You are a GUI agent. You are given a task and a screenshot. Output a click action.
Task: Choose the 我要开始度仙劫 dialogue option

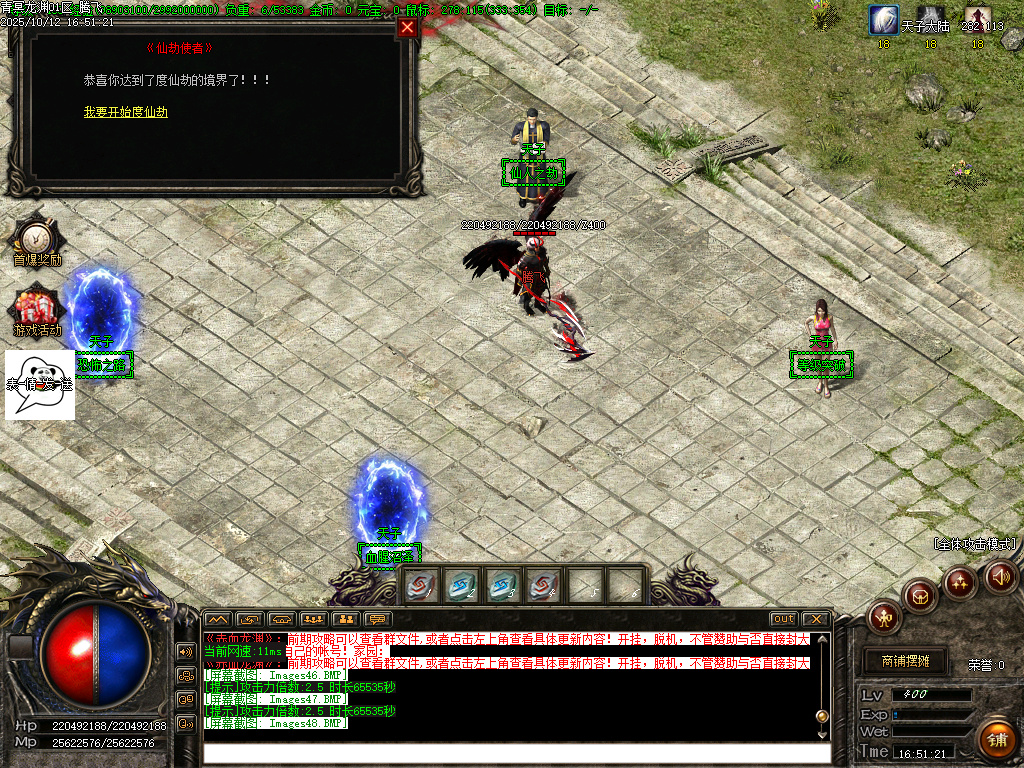click(126, 112)
